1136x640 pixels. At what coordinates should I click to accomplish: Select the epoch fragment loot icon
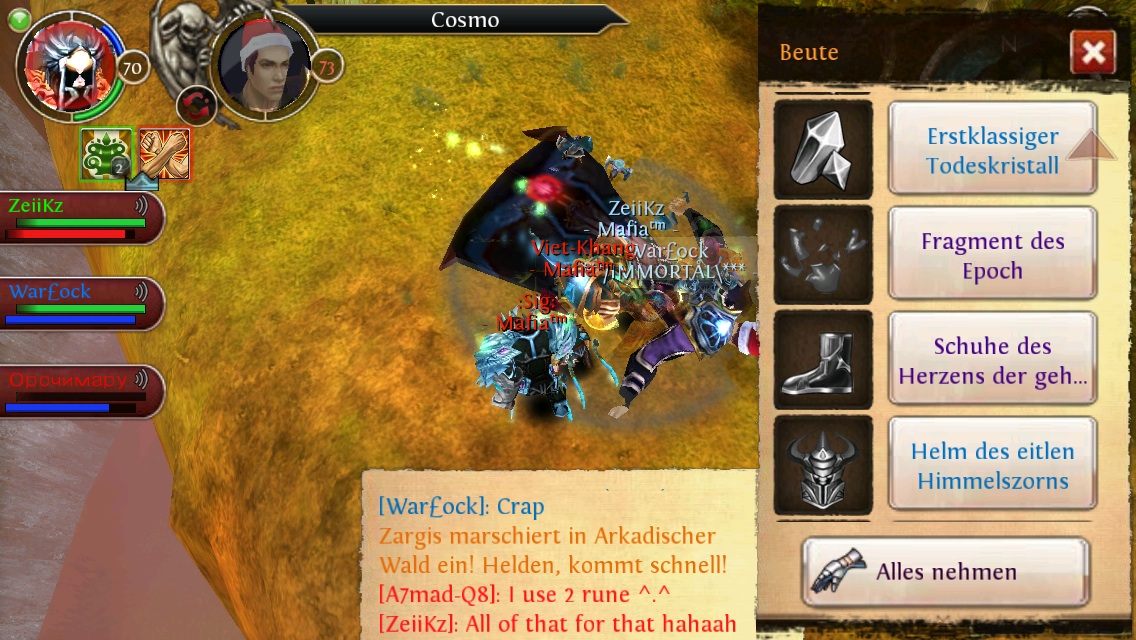pos(822,255)
